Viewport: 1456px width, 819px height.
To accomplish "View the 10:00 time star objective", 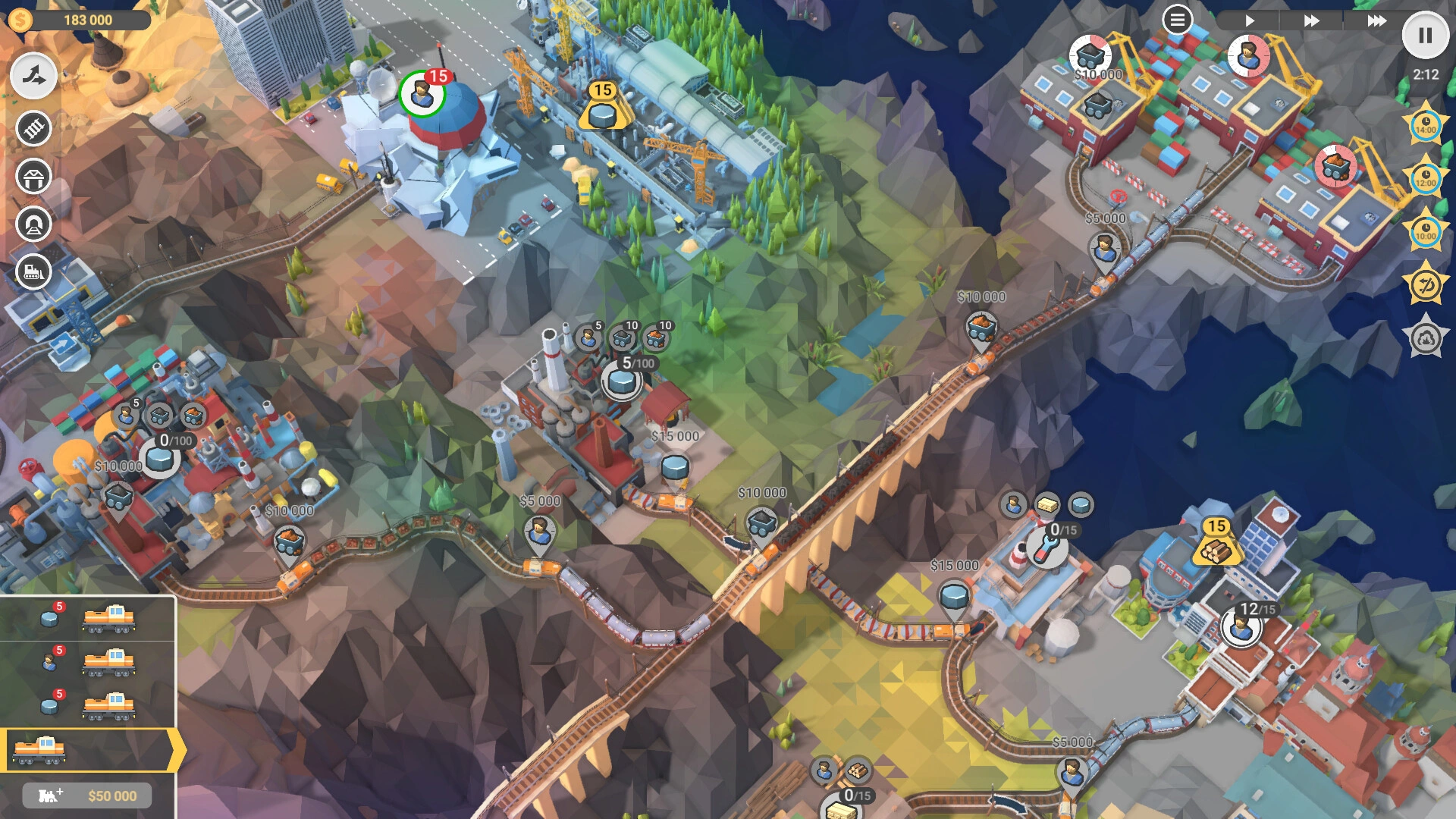I will pos(1425,231).
